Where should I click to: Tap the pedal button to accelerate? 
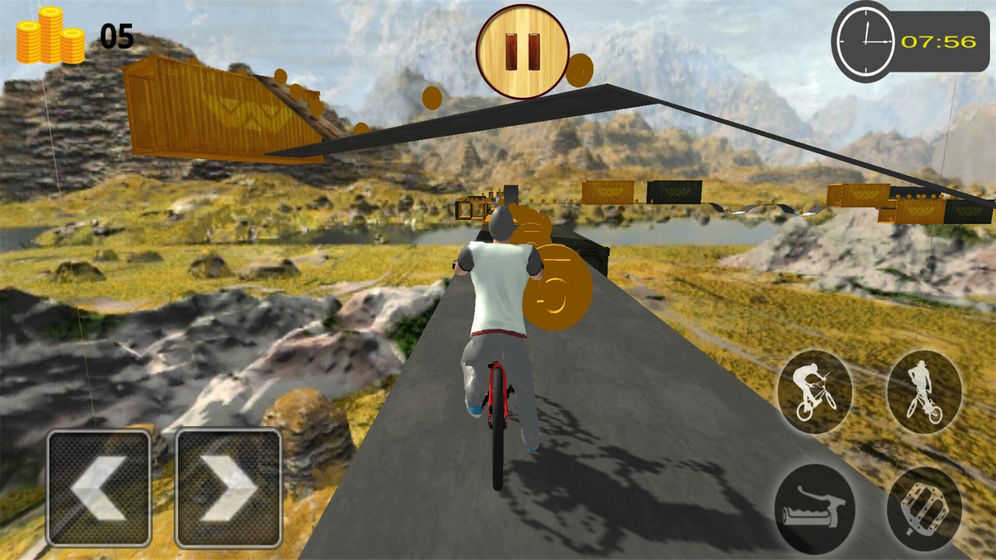coord(923,507)
